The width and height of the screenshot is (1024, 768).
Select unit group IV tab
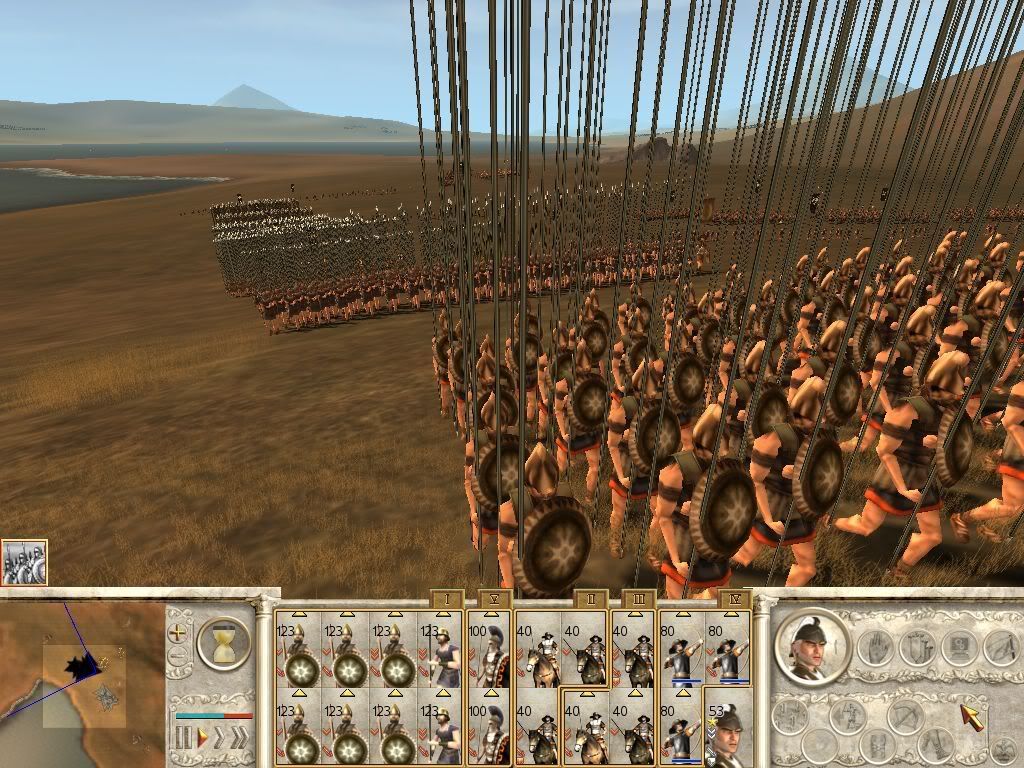point(733,600)
